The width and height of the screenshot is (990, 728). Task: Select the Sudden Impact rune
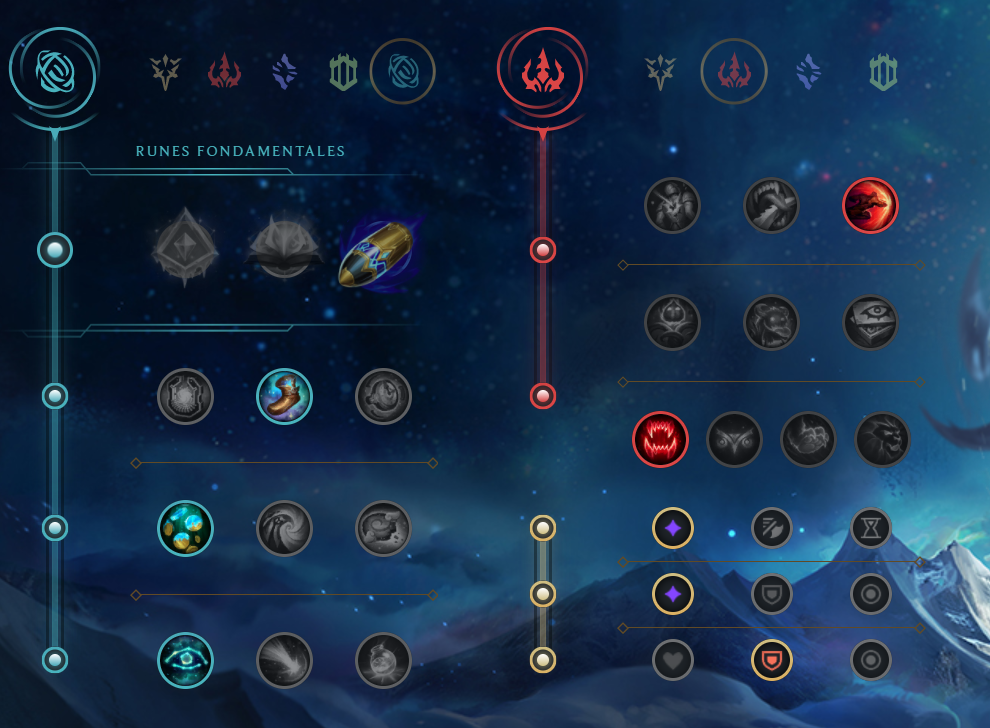pyautogui.click(x=870, y=205)
